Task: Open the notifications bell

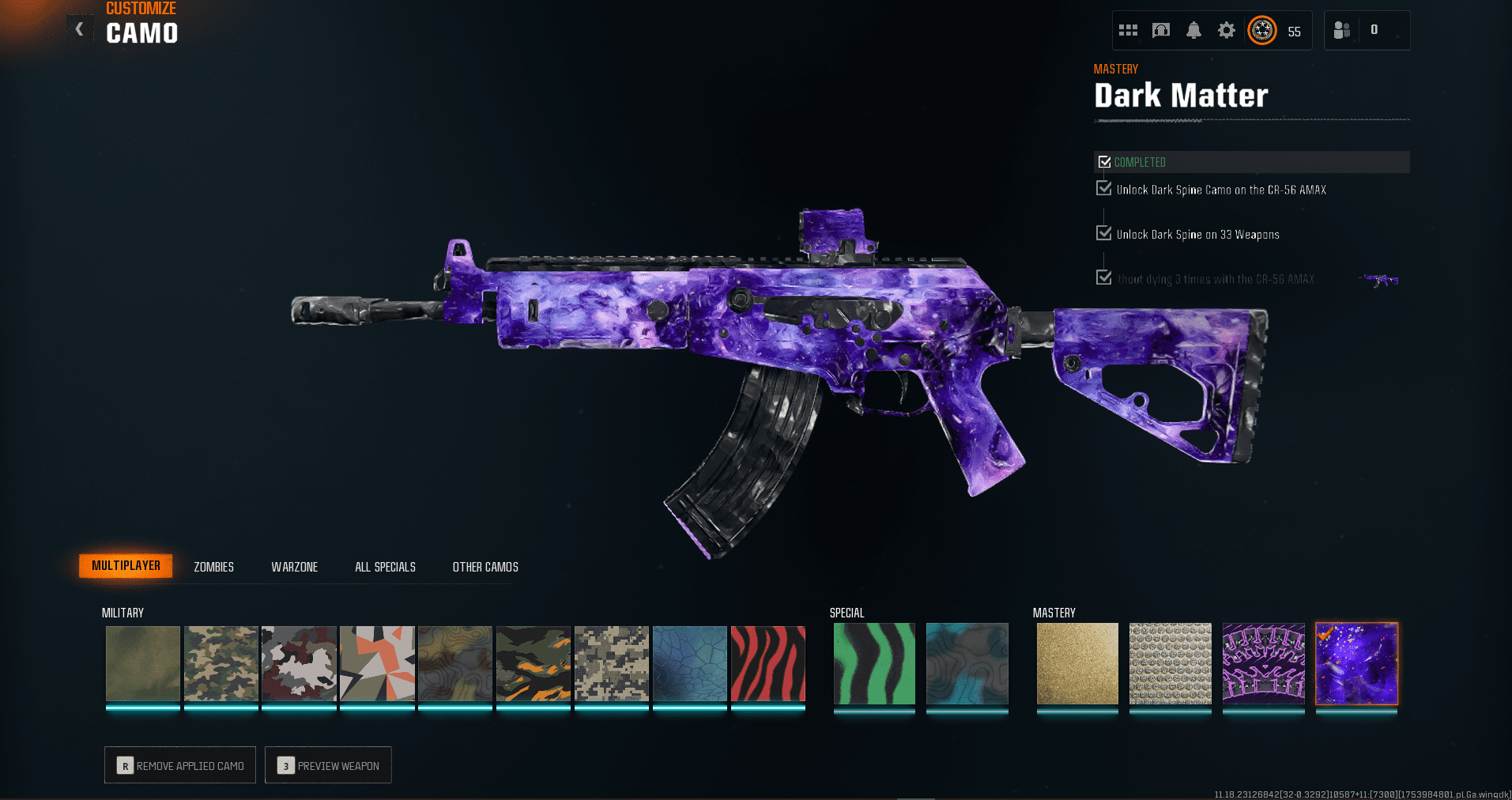Action: point(1193,30)
